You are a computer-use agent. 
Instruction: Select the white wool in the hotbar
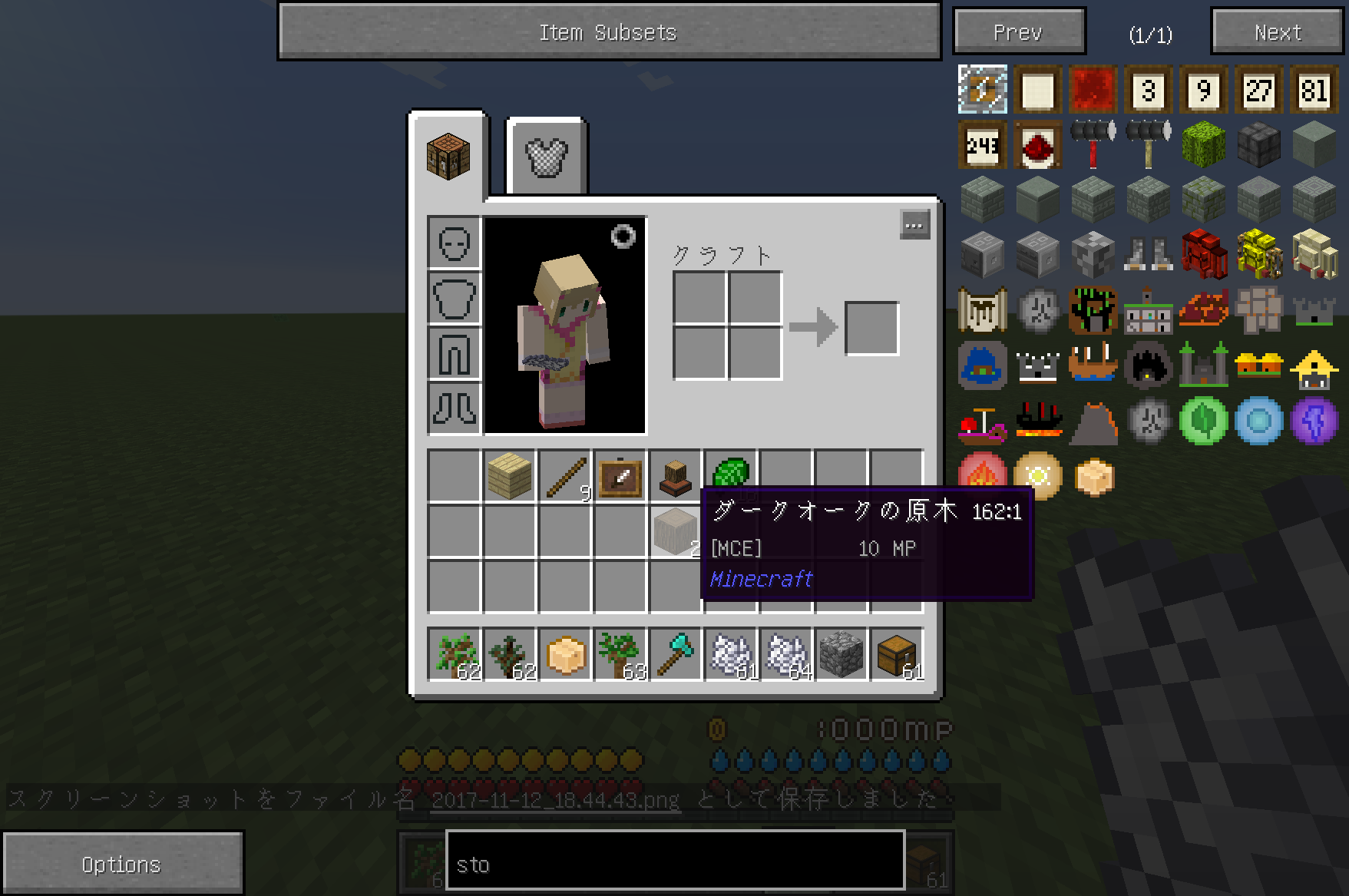point(729,654)
